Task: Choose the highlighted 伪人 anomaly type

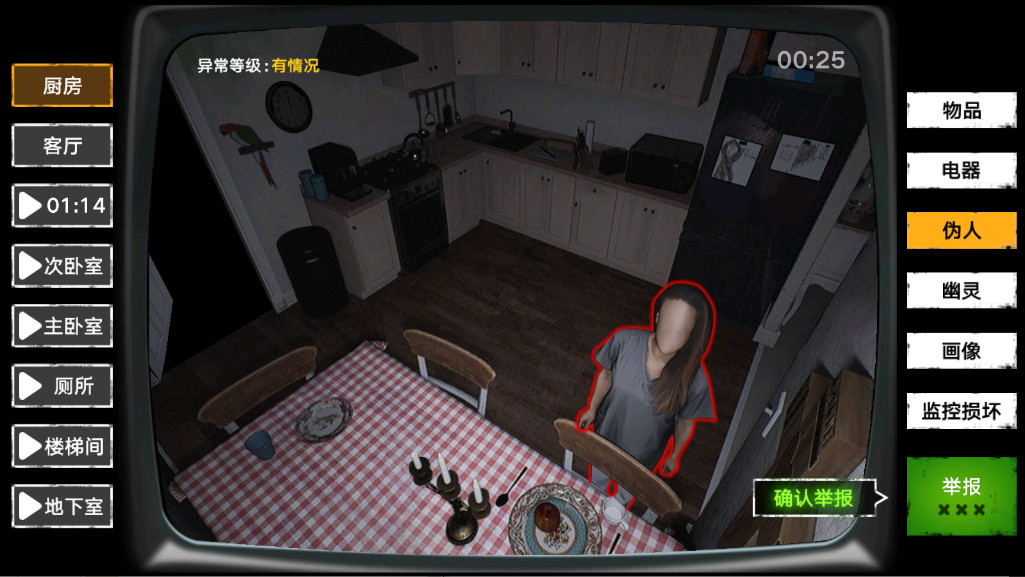Action: click(x=961, y=231)
